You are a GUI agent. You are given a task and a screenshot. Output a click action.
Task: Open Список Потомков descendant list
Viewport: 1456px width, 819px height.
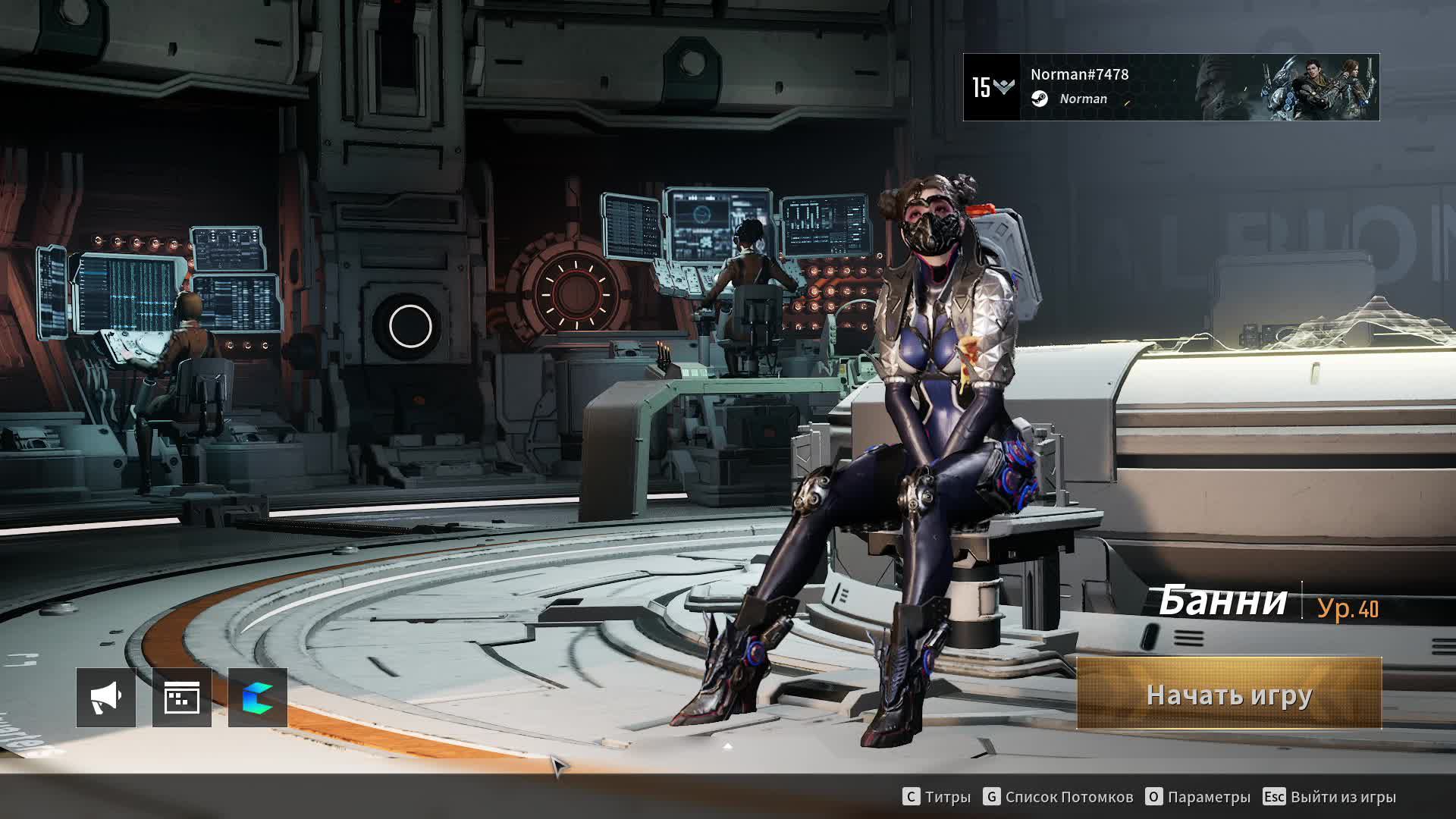pyautogui.click(x=1059, y=797)
